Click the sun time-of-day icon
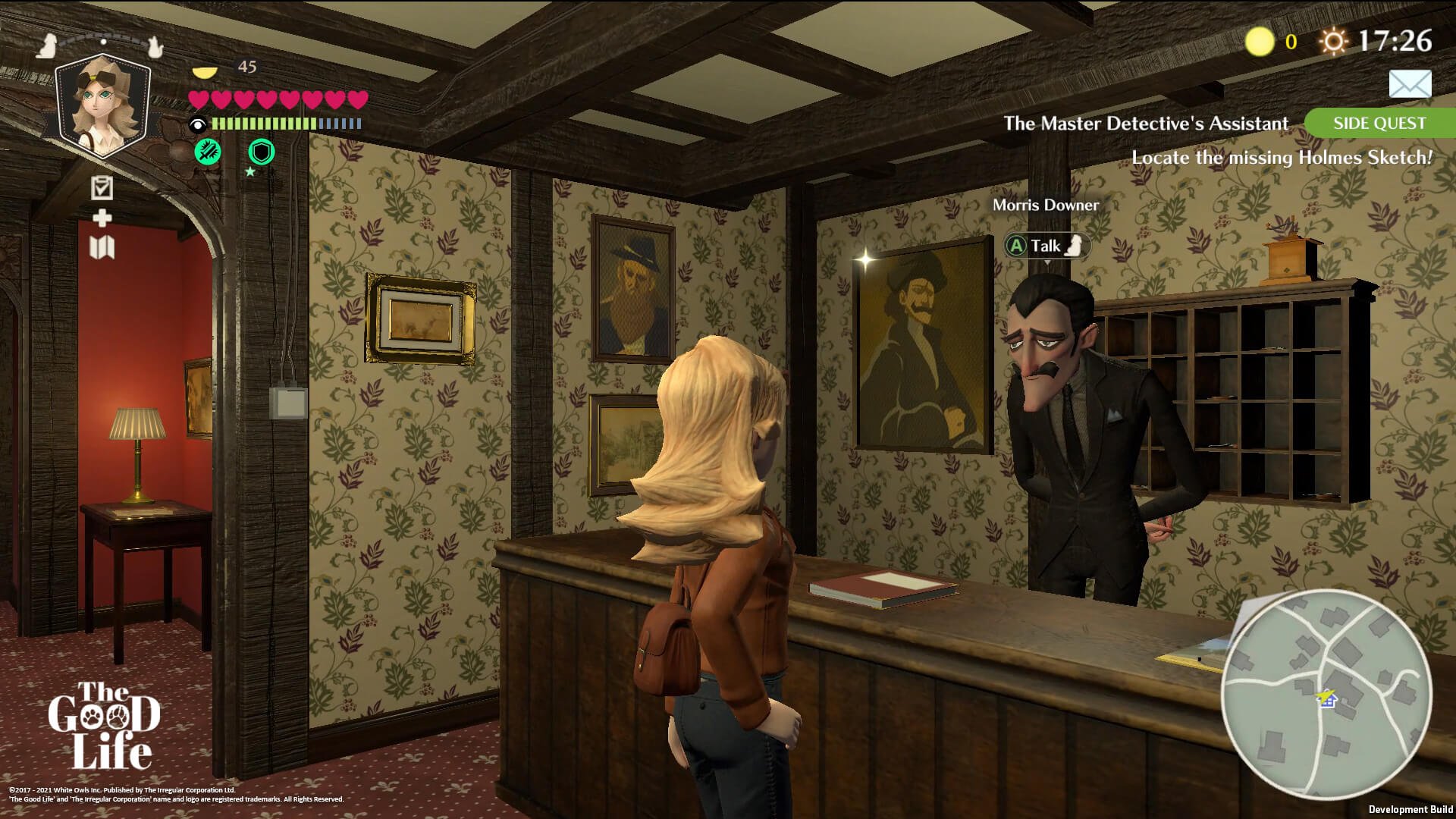 [x=1332, y=41]
